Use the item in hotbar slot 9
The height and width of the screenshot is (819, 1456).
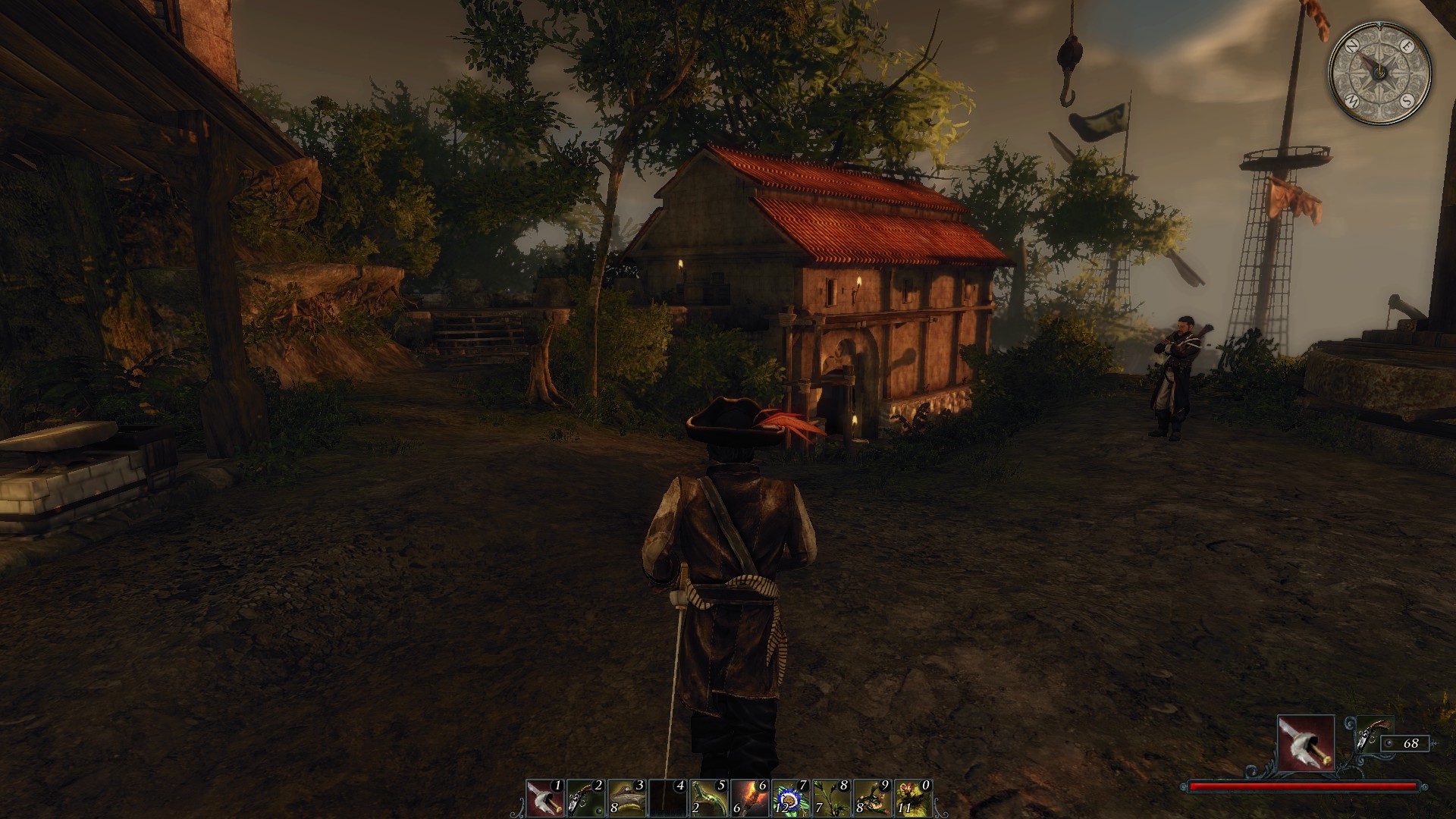873,798
